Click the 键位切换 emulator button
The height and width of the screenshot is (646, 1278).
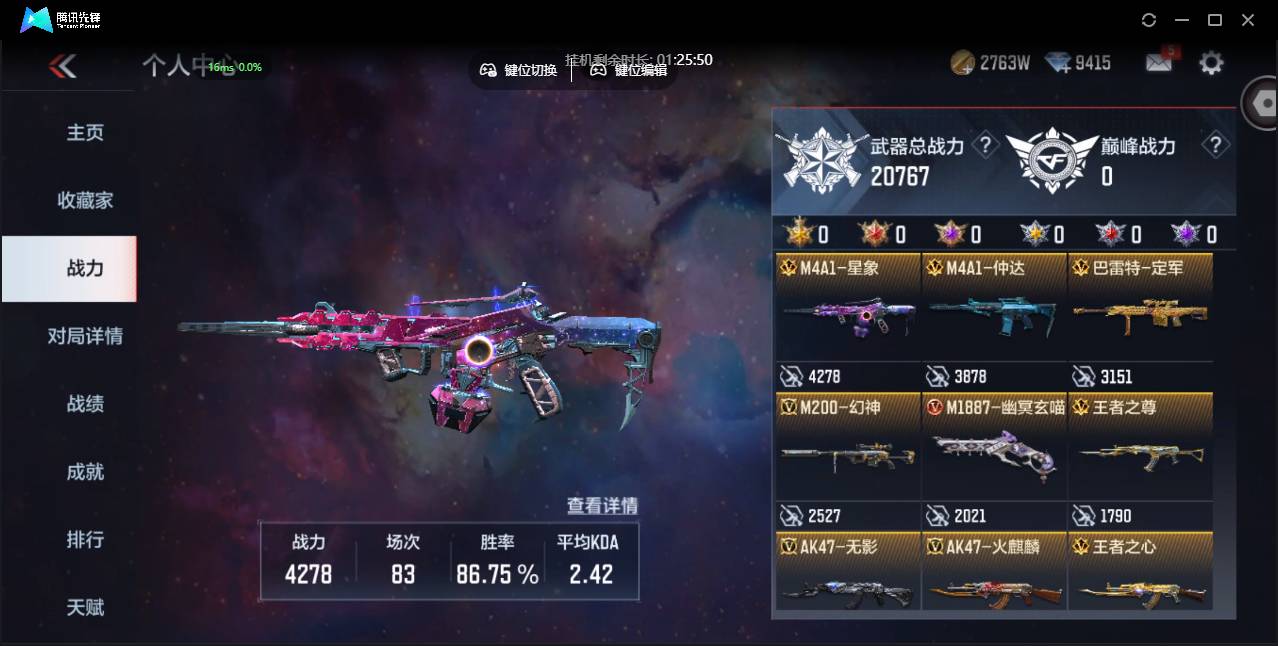point(518,70)
